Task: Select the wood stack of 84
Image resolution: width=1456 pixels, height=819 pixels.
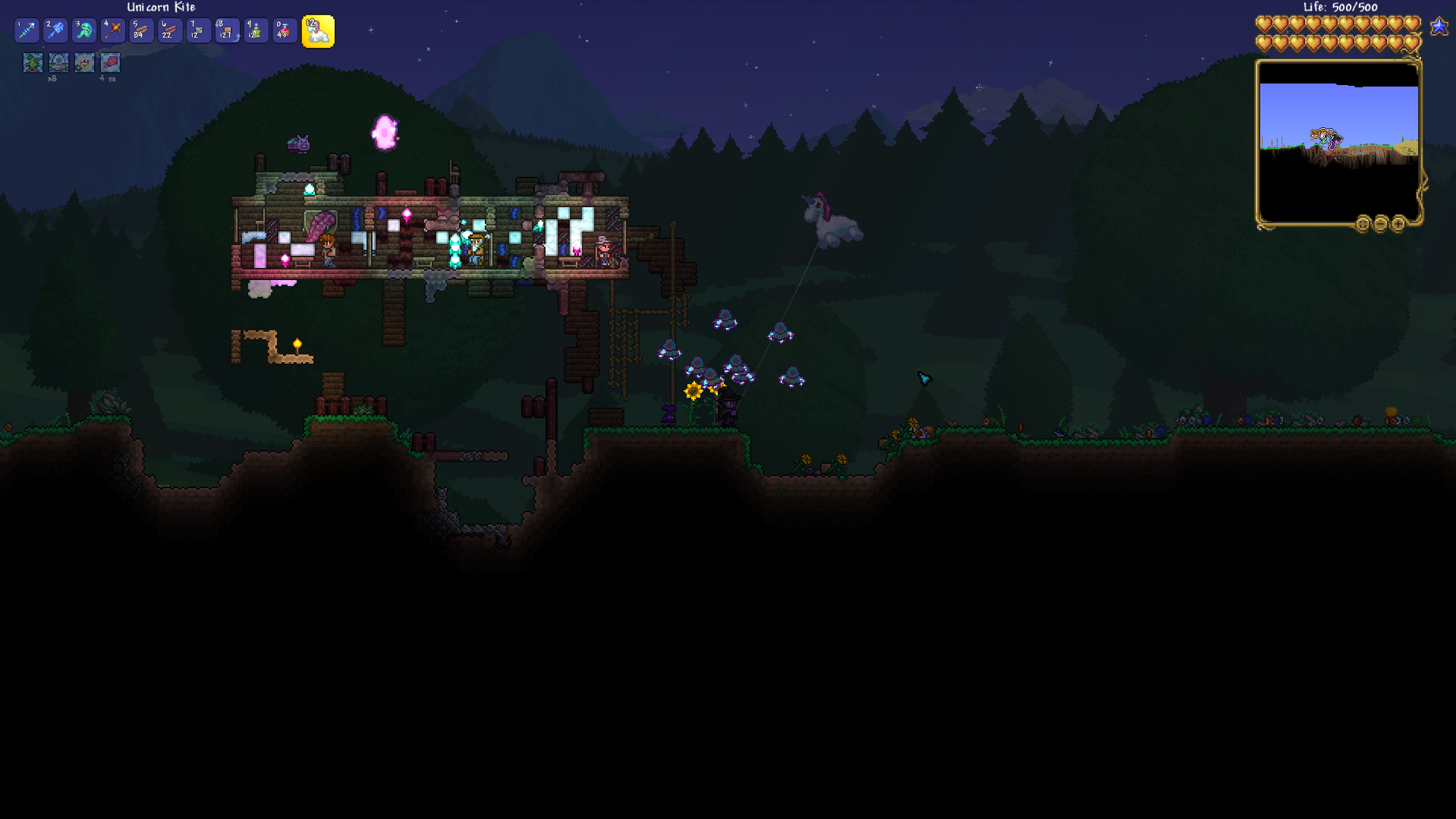Action: pyautogui.click(x=141, y=31)
